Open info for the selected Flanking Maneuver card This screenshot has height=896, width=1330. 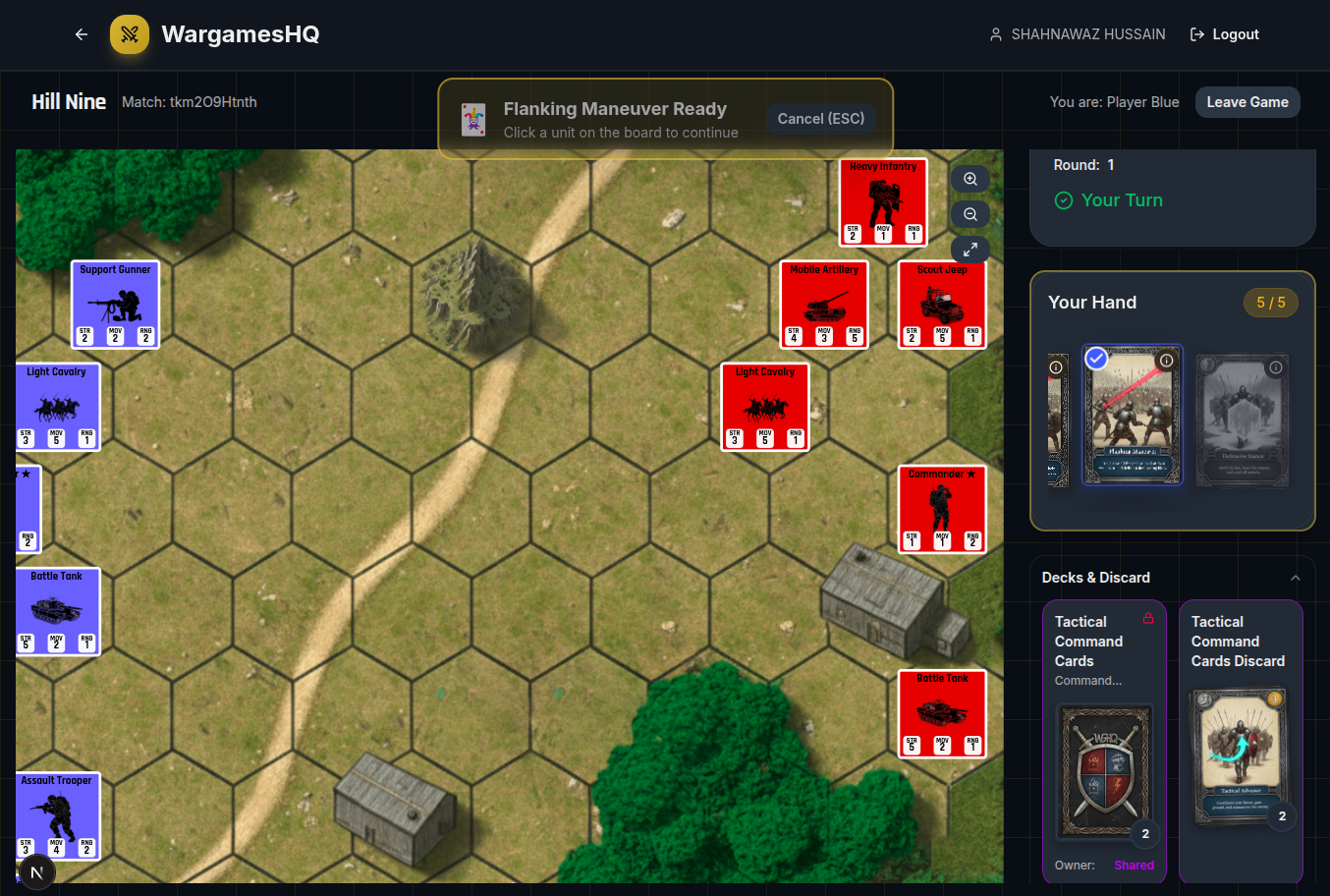[1166, 360]
